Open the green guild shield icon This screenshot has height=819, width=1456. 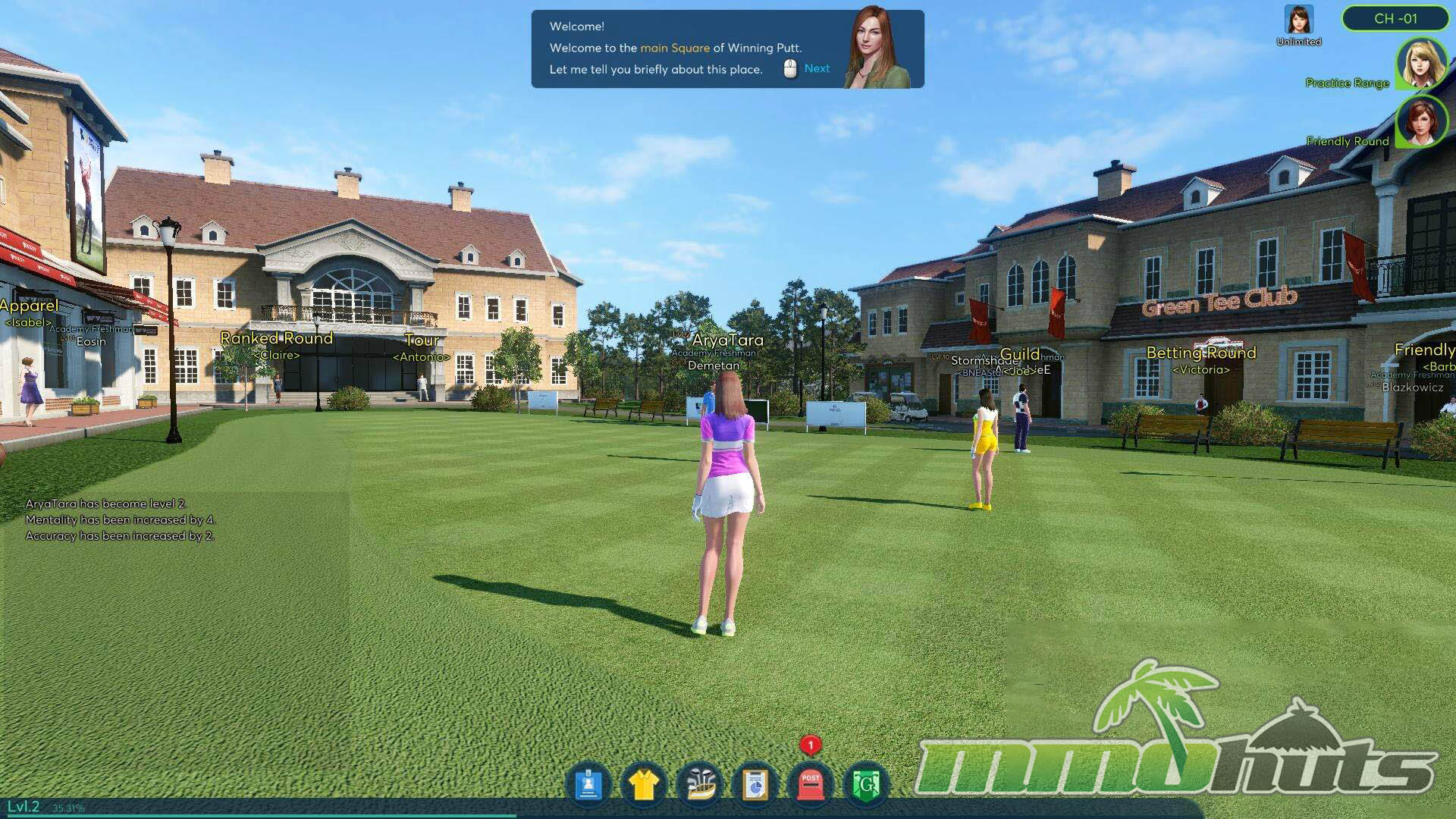(866, 785)
